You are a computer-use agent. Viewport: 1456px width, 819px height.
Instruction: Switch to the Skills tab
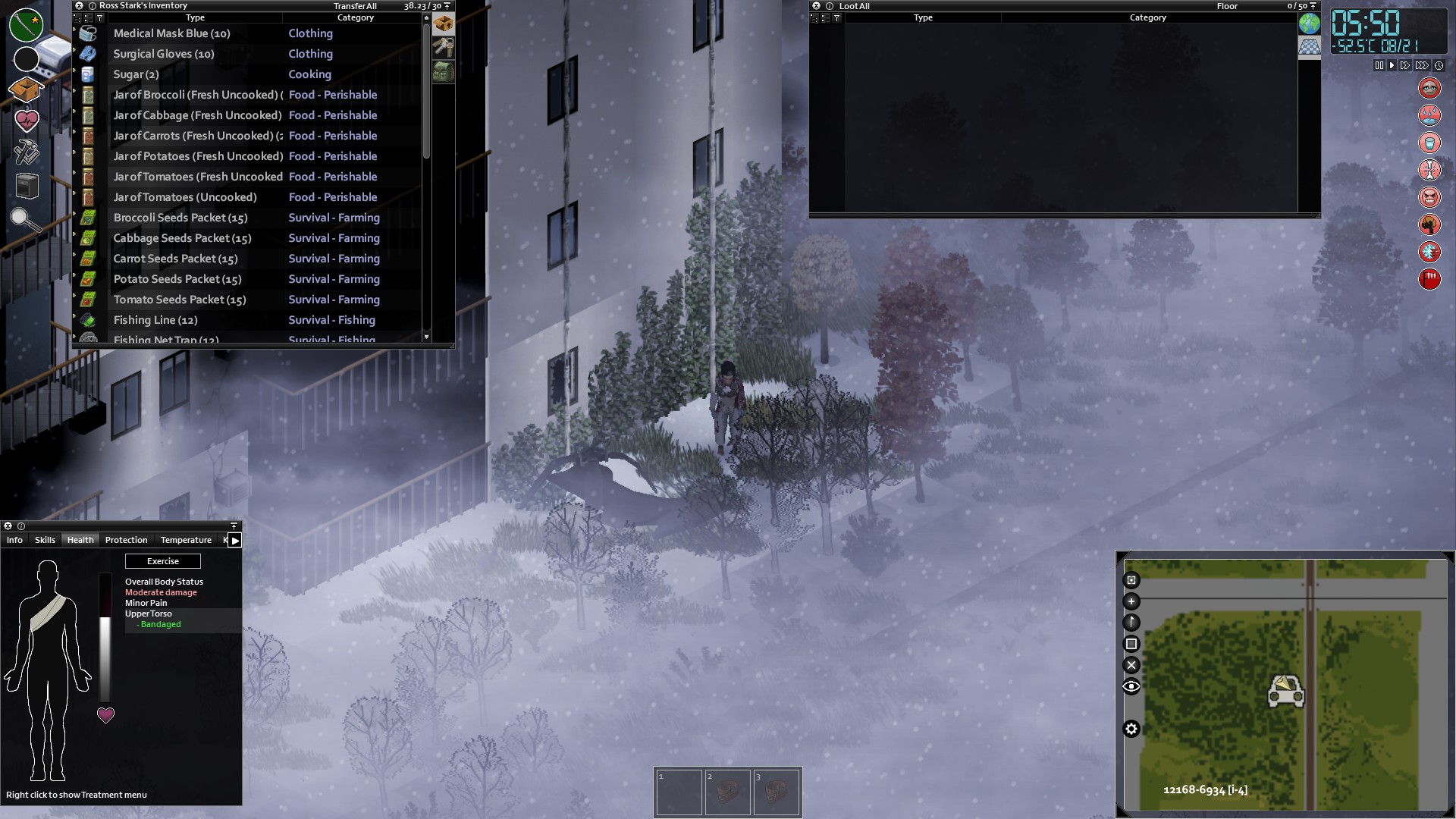tap(44, 540)
